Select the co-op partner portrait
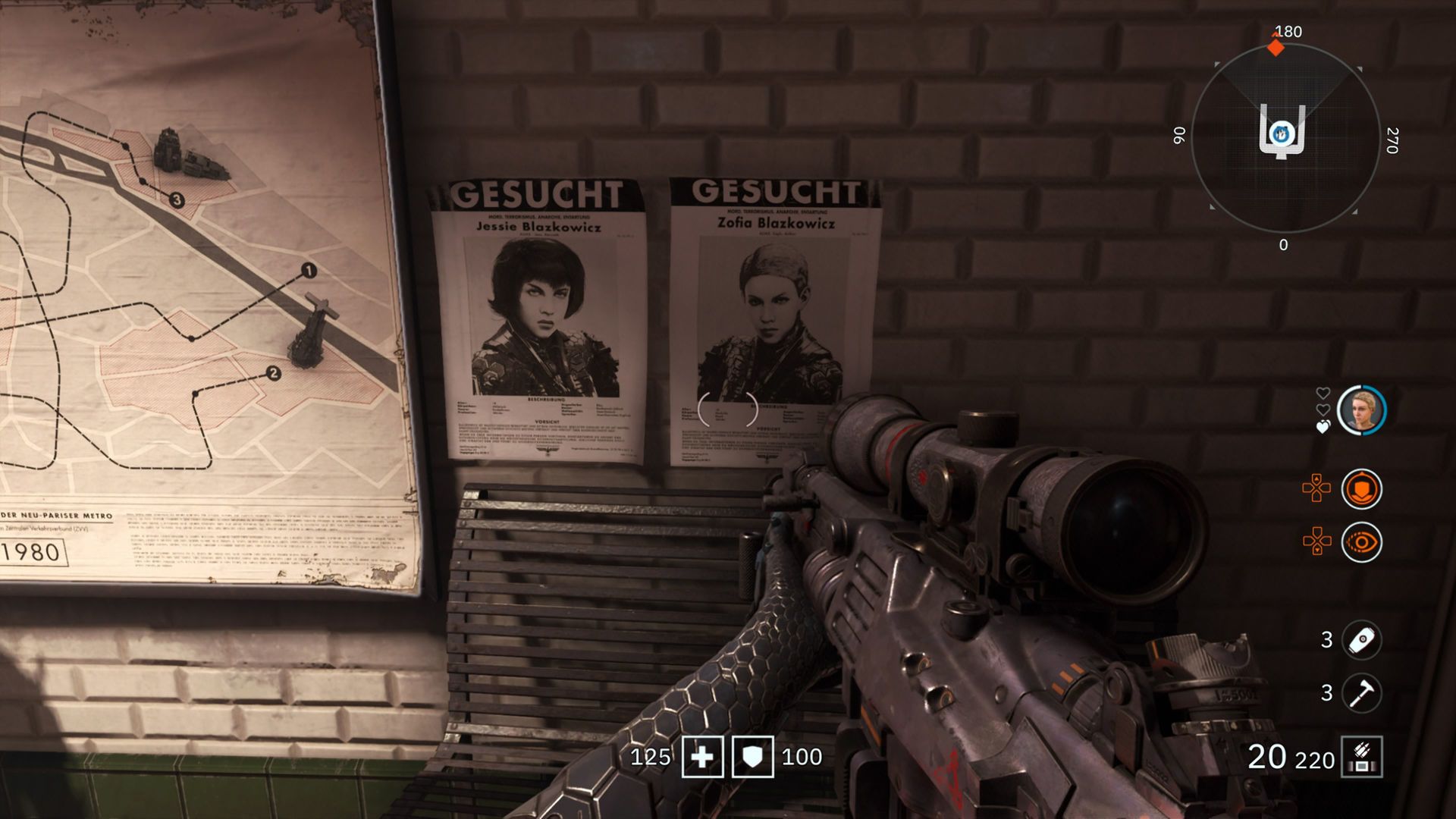The image size is (1456, 819). [x=1361, y=410]
